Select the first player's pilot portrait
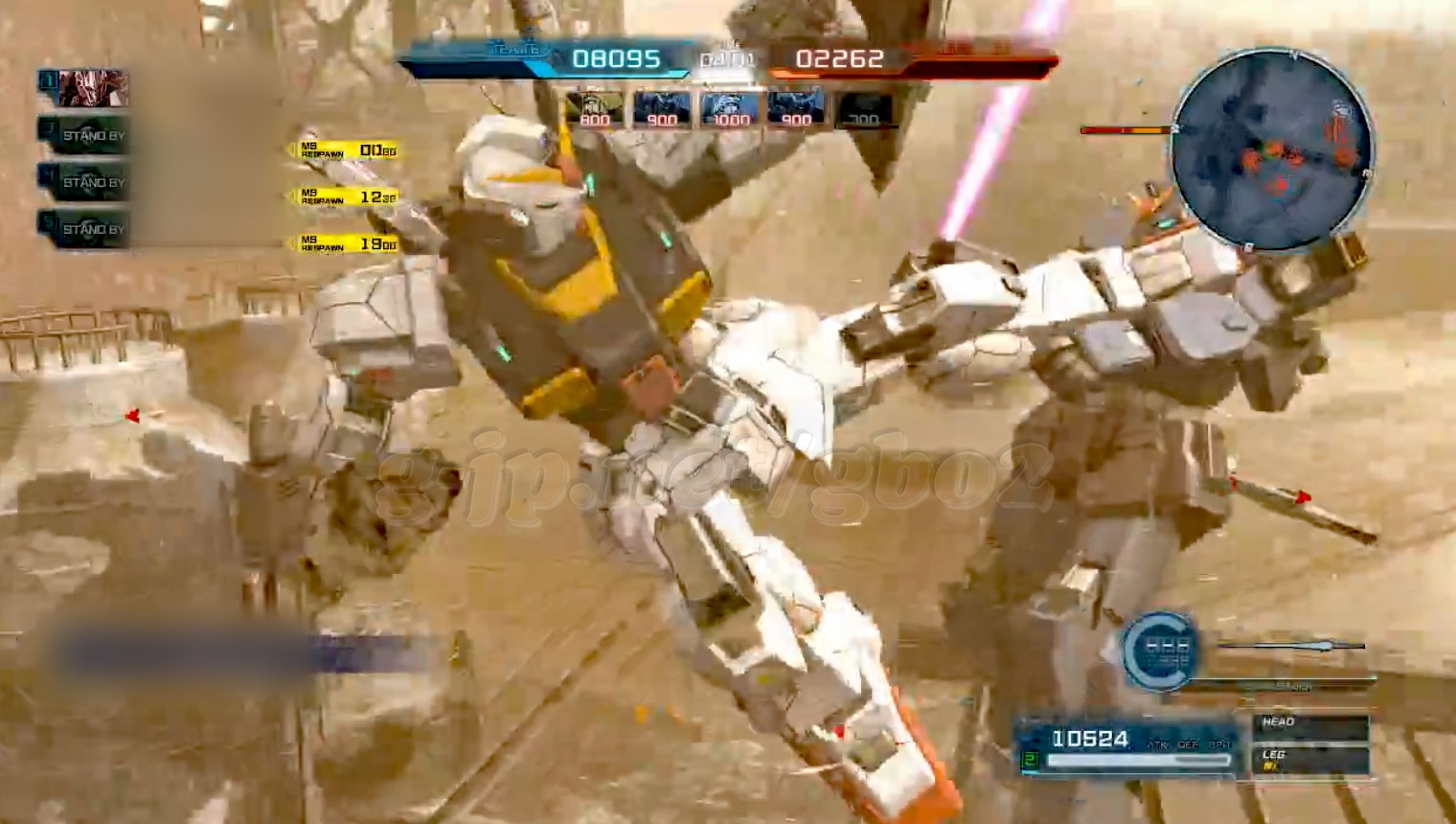The image size is (1456, 824). click(92, 89)
